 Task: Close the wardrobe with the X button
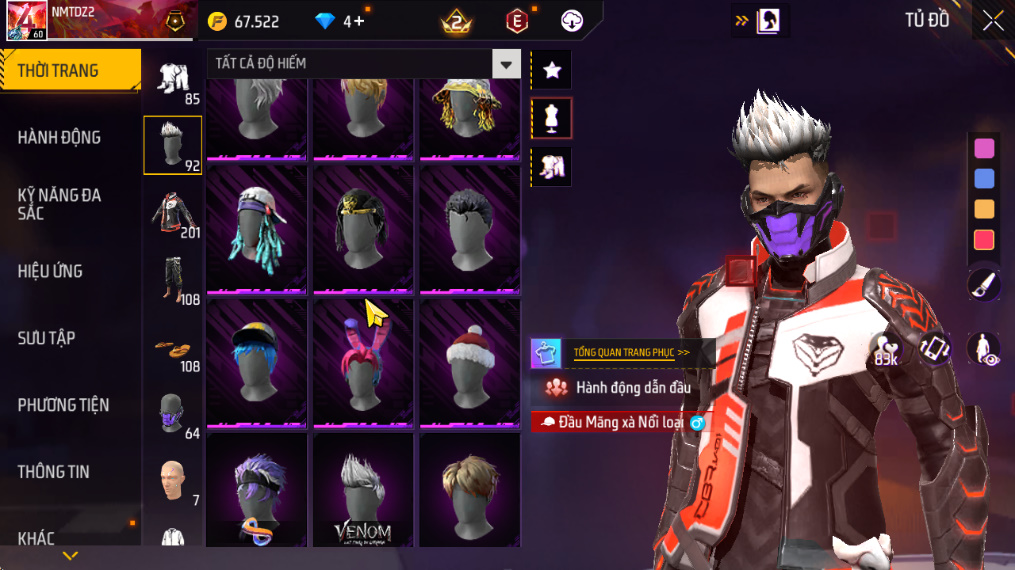[x=992, y=21]
